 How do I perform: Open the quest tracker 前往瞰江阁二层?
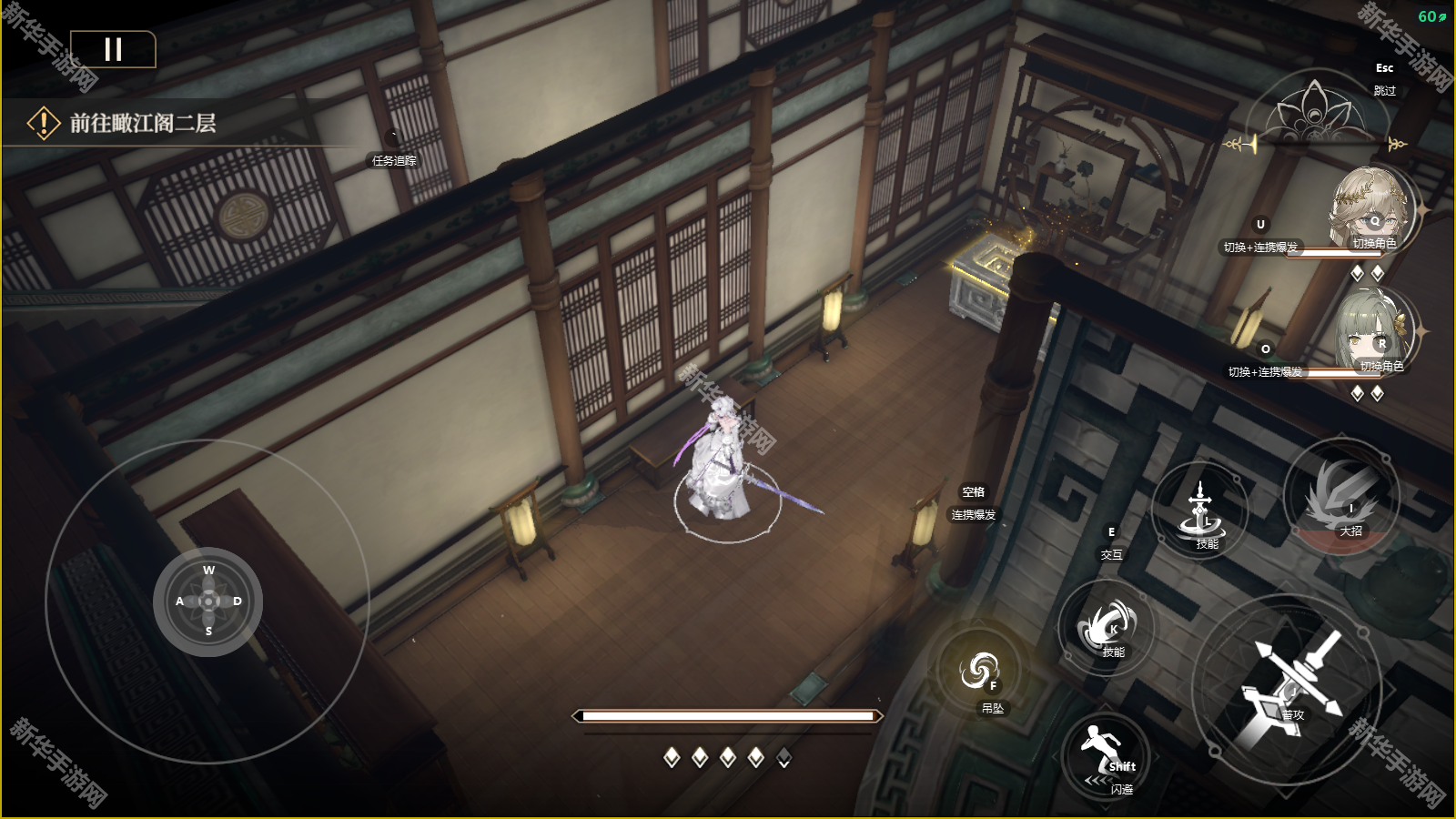click(143, 123)
